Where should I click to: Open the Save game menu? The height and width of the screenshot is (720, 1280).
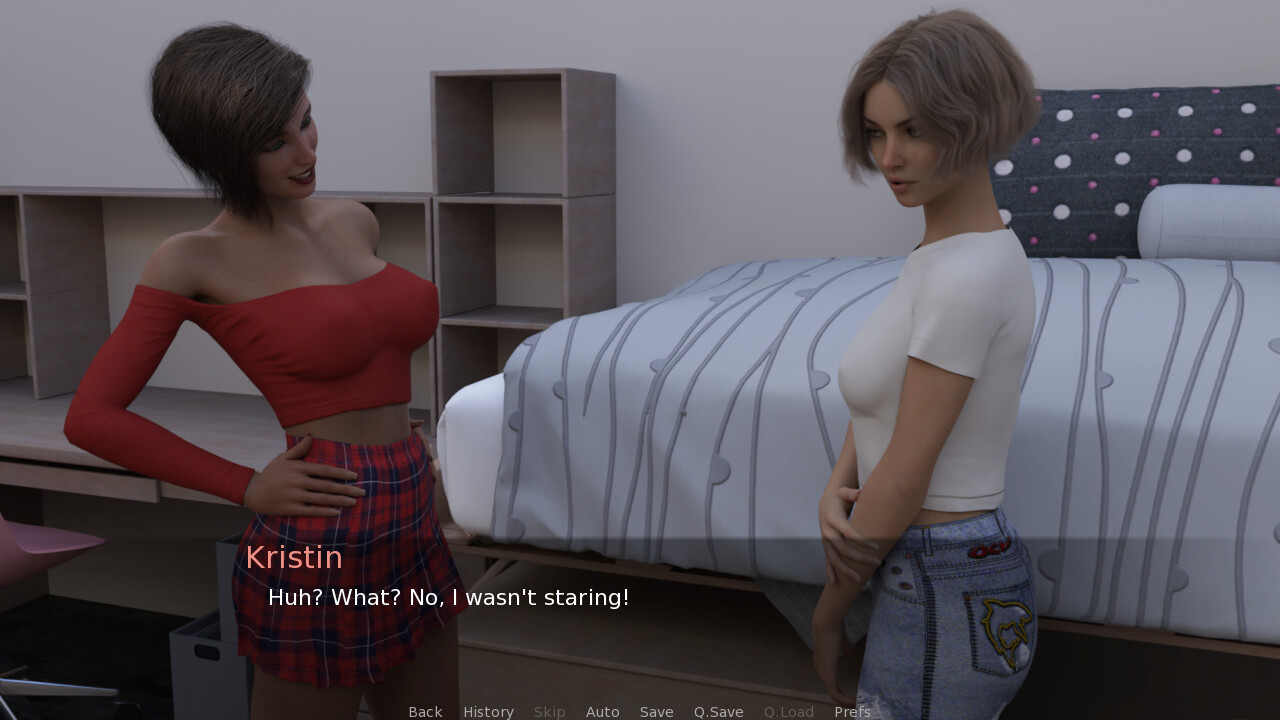tap(656, 712)
